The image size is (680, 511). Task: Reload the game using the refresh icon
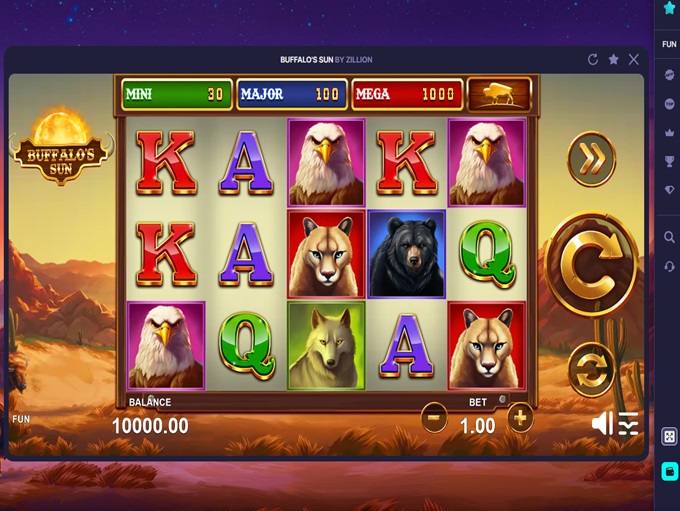[593, 60]
